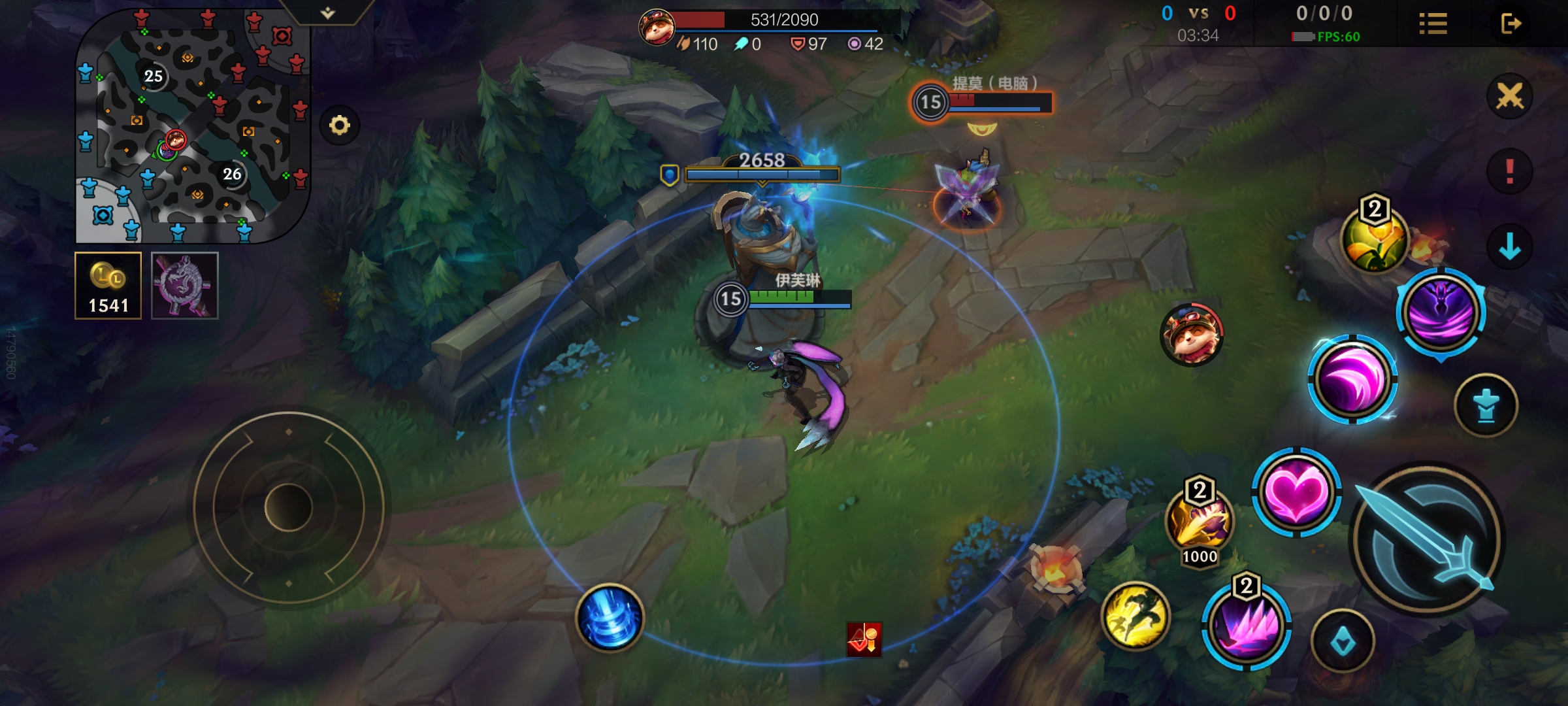
Task: Cast the yellow running Ghost spell
Action: point(1135,616)
